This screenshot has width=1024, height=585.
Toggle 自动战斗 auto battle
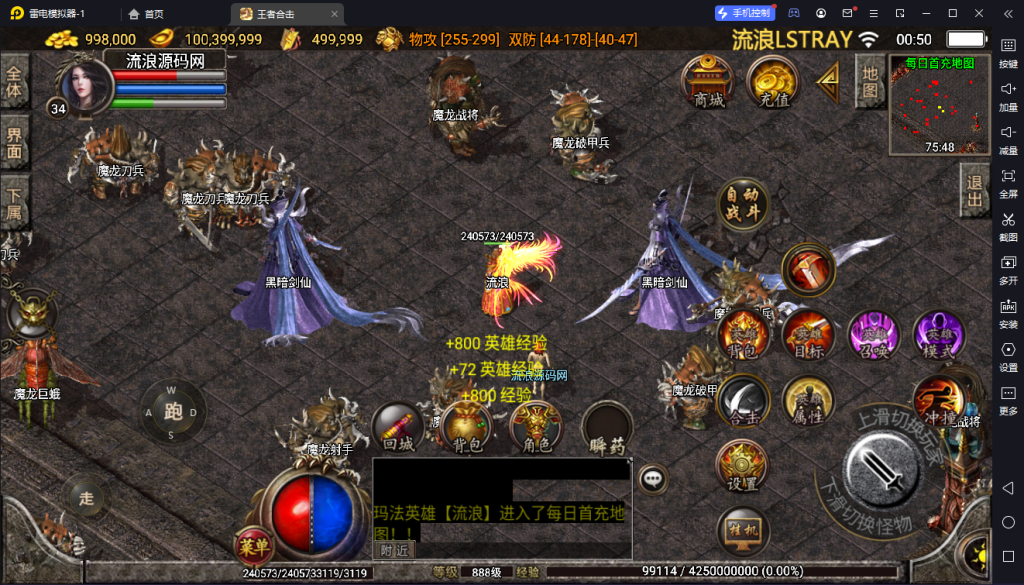pos(744,205)
